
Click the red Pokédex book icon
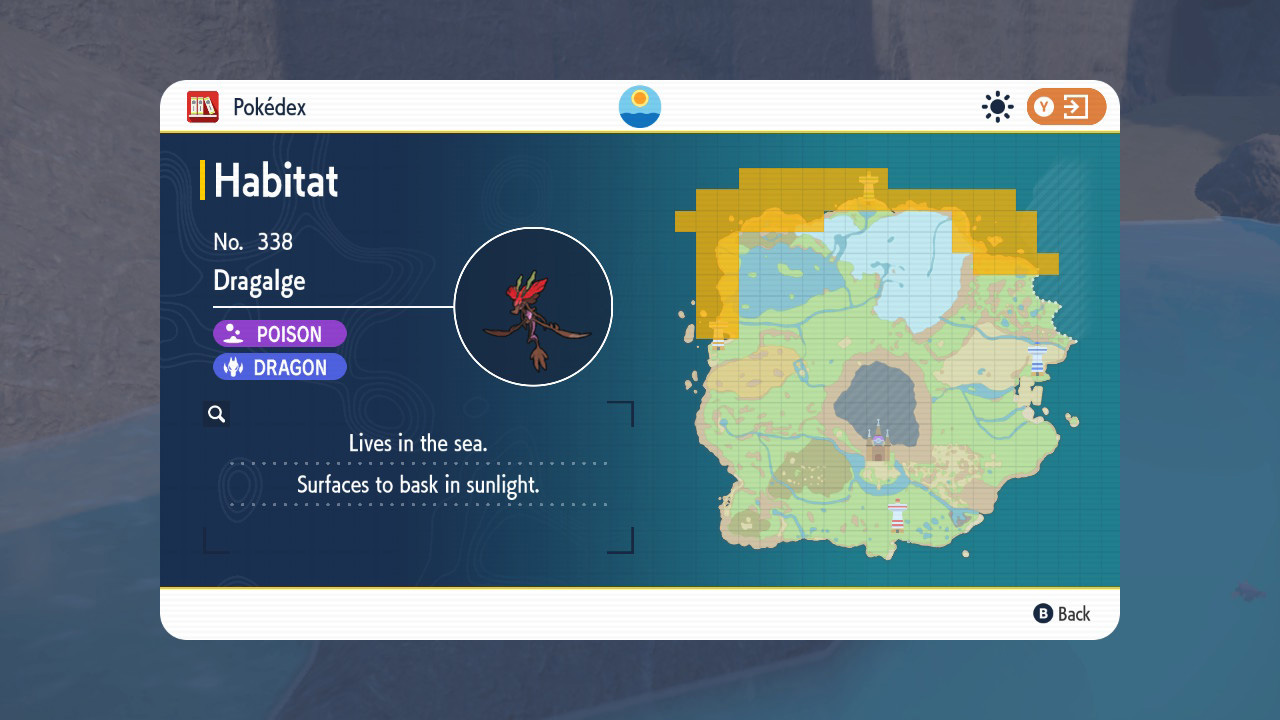[x=202, y=106]
